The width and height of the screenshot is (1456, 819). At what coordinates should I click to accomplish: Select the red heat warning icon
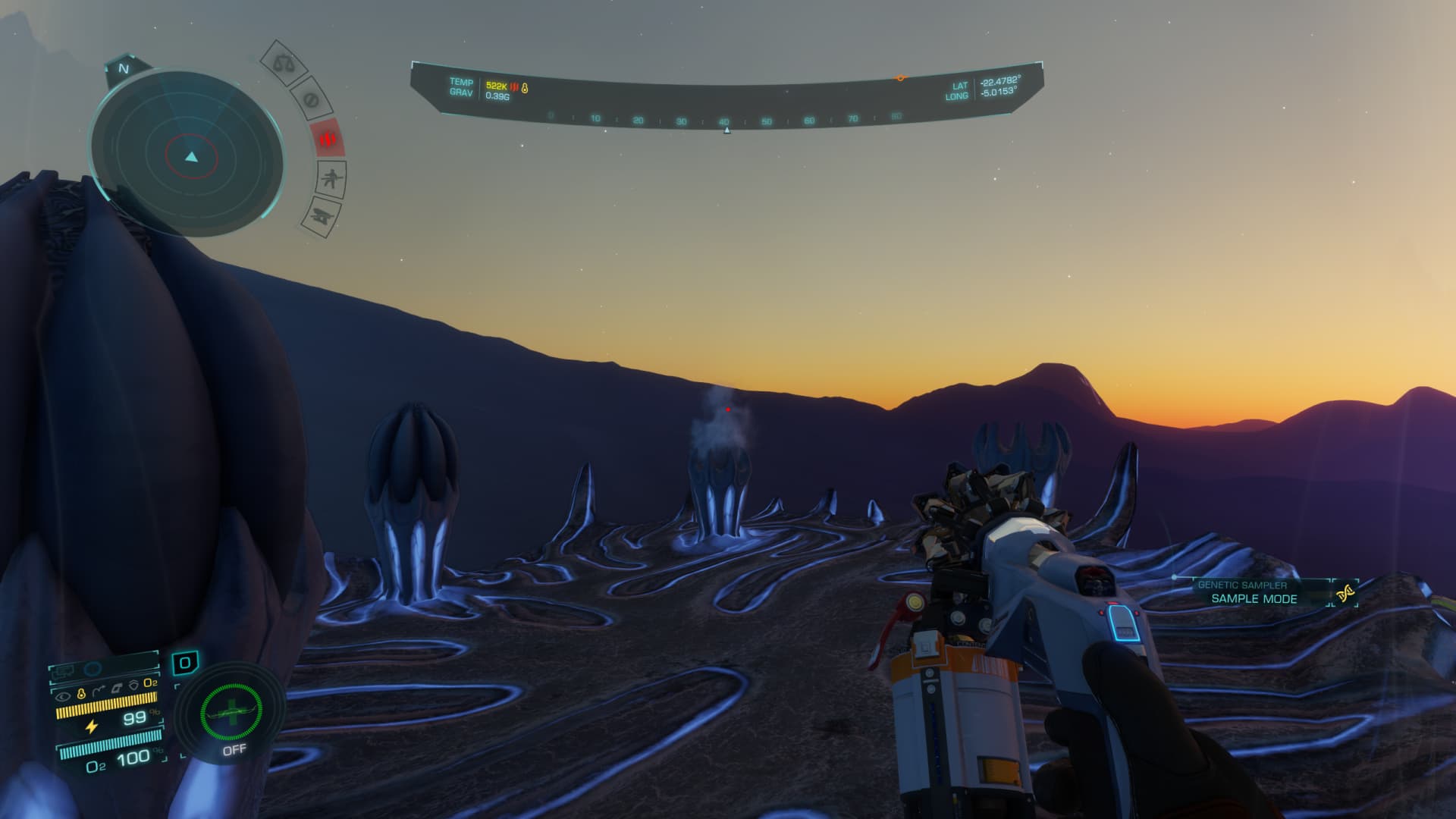pos(328,139)
